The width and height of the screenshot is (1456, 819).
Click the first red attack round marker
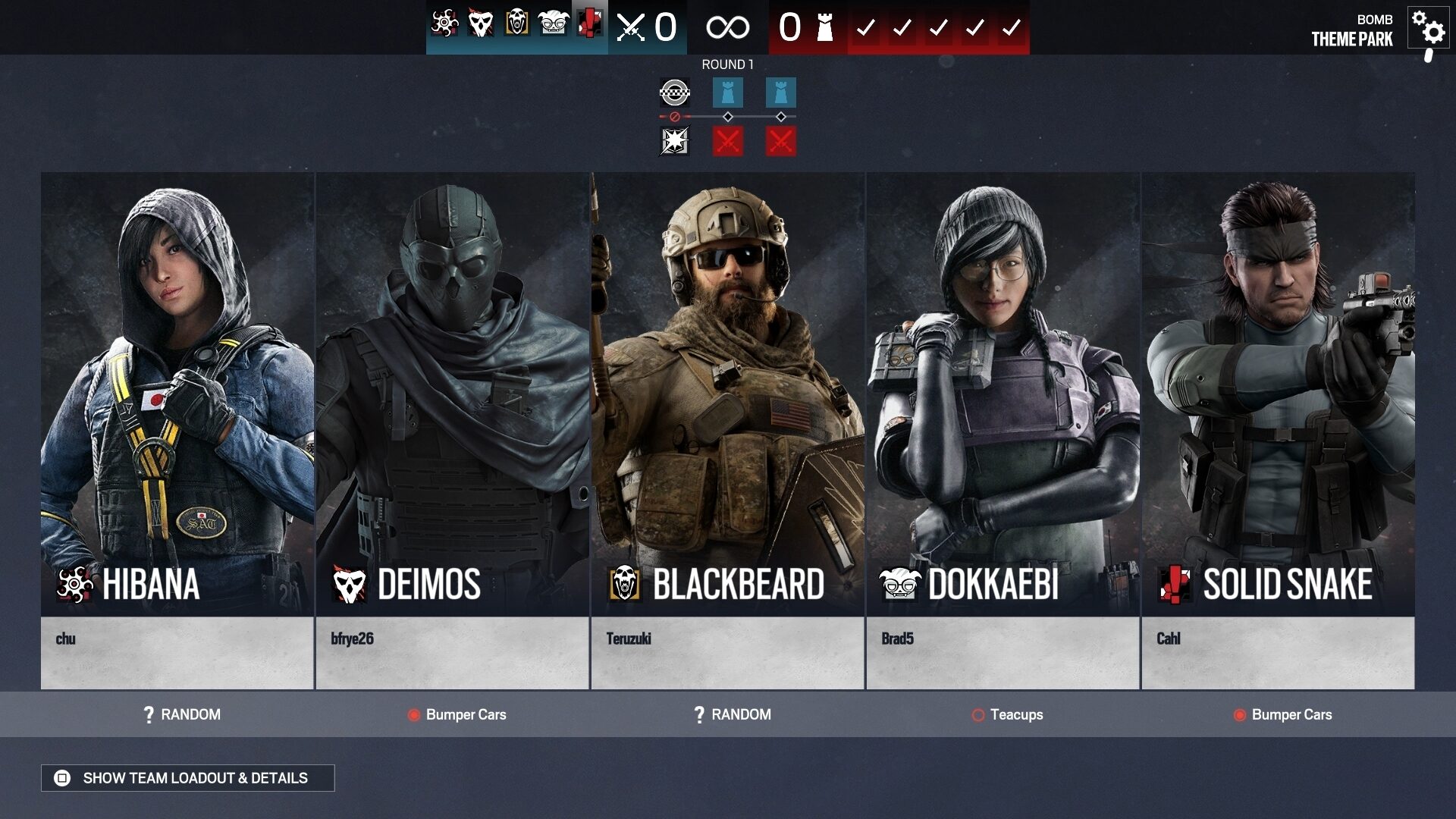726,139
